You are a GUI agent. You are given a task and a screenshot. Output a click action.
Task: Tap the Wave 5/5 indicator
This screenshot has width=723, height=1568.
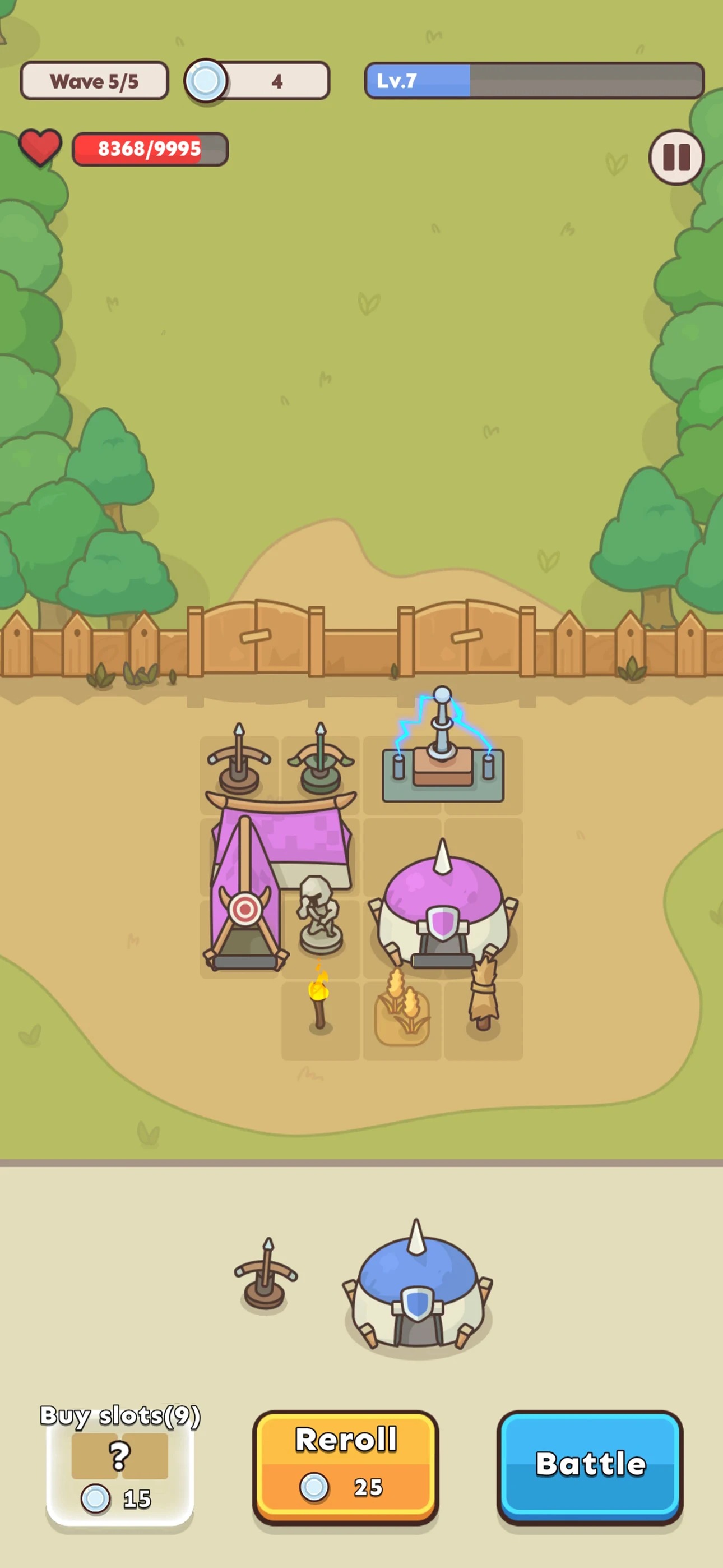click(x=94, y=80)
